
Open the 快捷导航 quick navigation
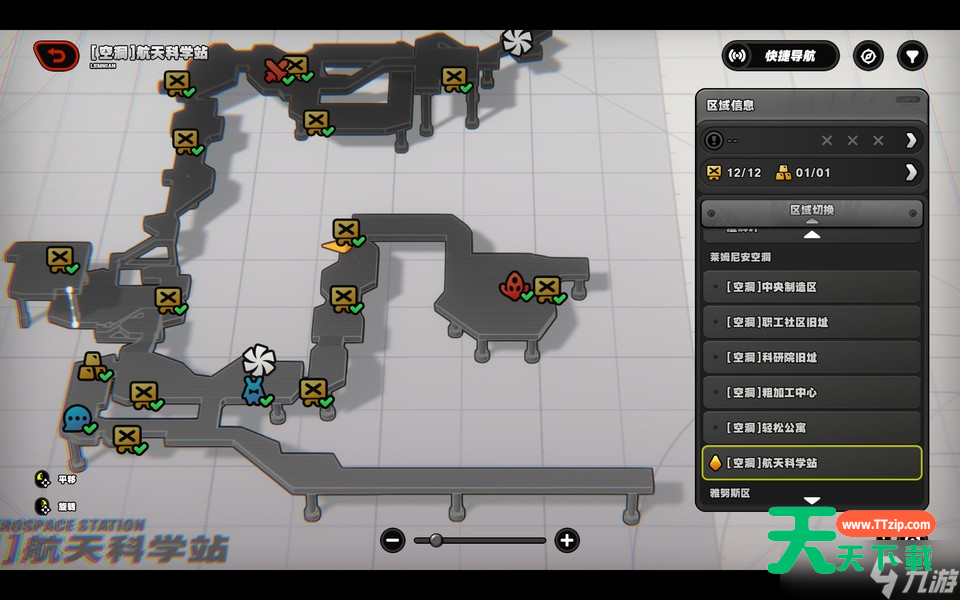tap(780, 56)
